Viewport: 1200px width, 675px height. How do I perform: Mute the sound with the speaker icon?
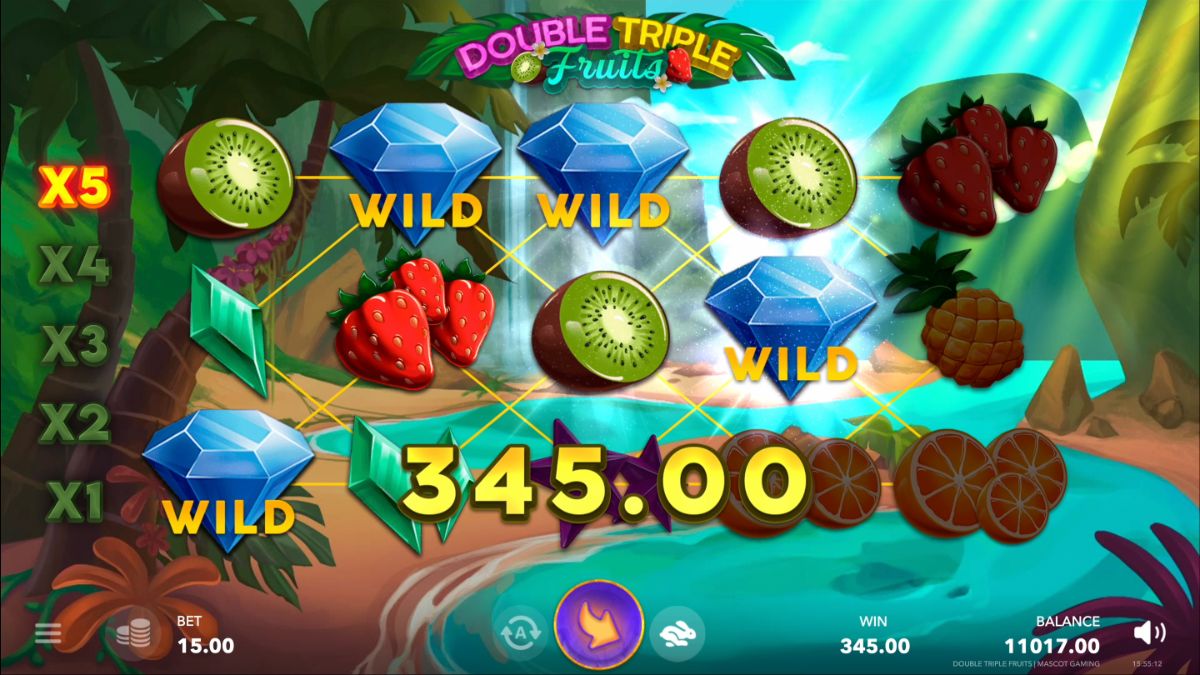coord(1150,633)
